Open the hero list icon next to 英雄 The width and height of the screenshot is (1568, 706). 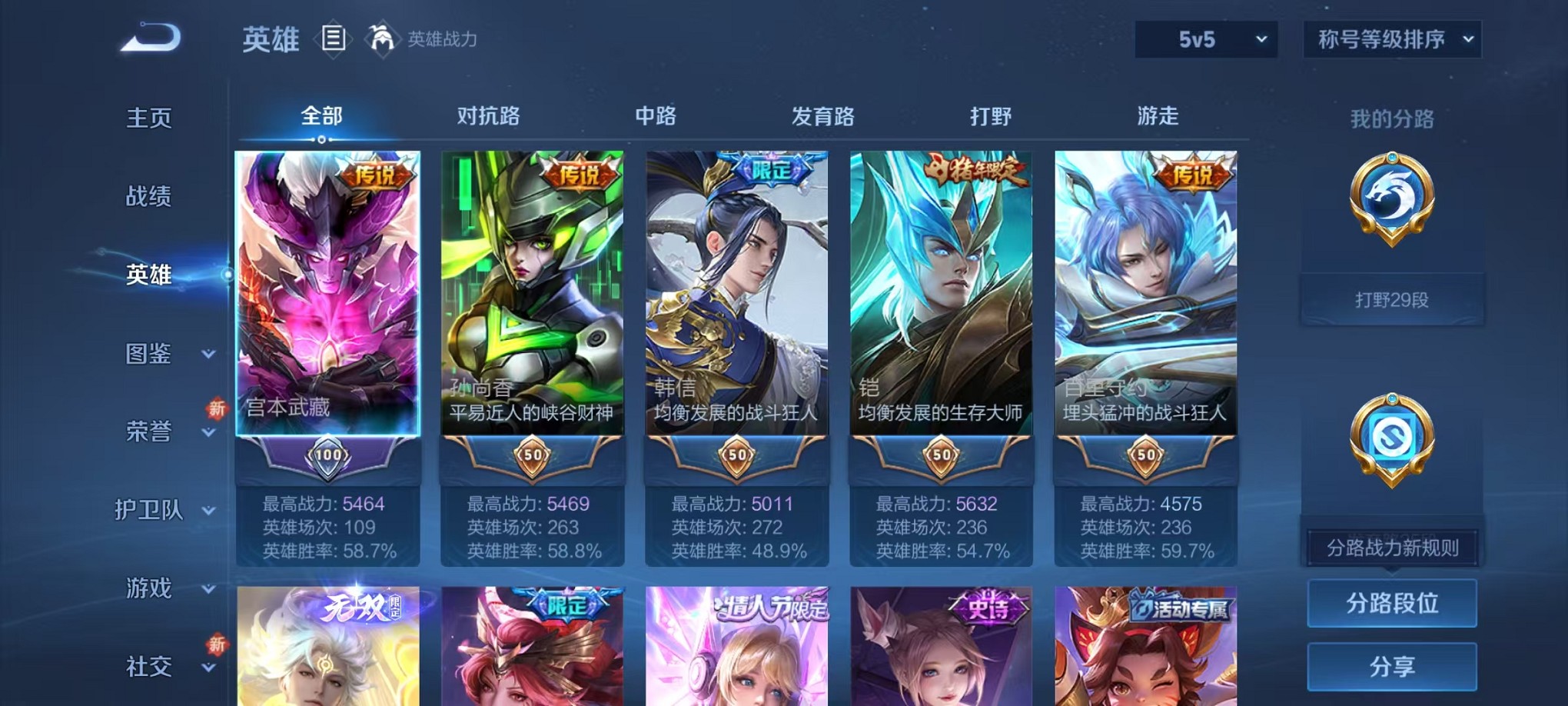pyautogui.click(x=334, y=39)
